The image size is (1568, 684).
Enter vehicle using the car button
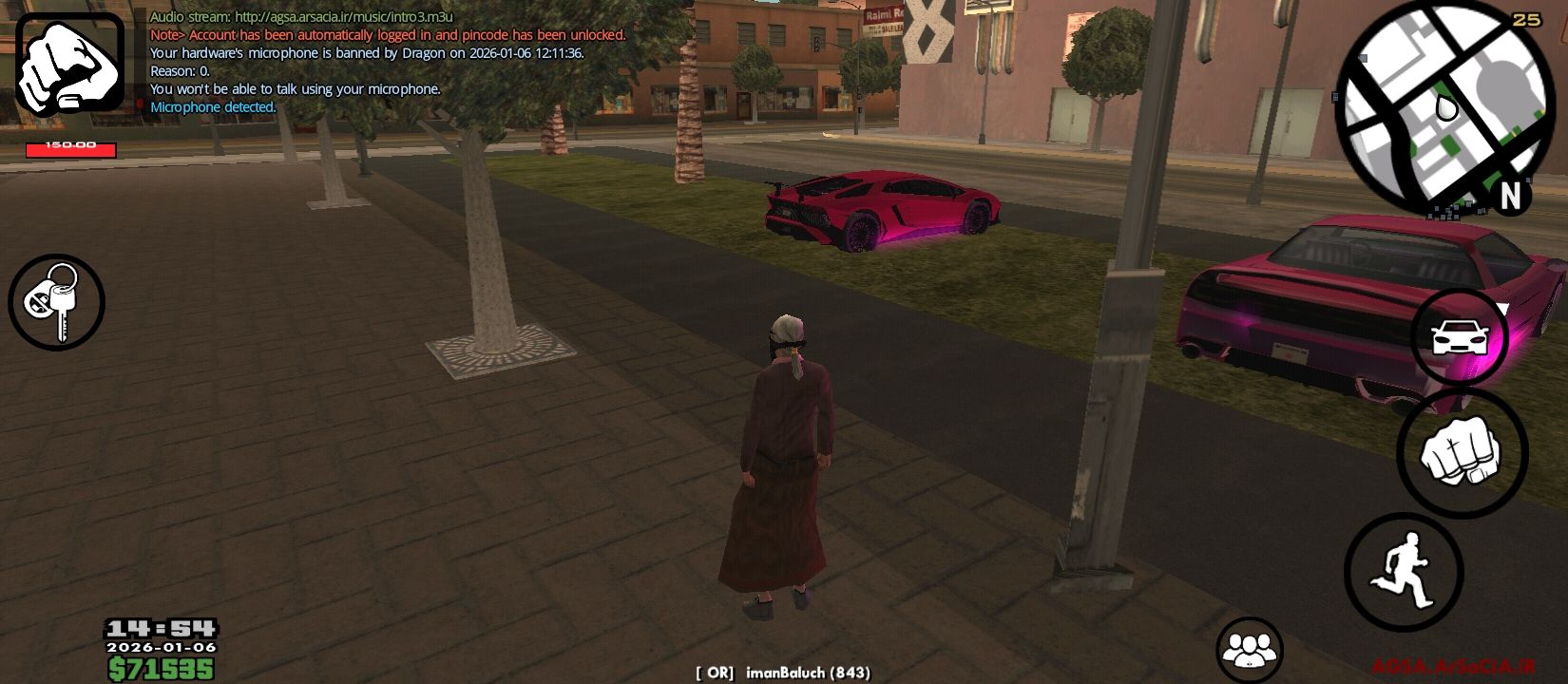click(x=1459, y=335)
